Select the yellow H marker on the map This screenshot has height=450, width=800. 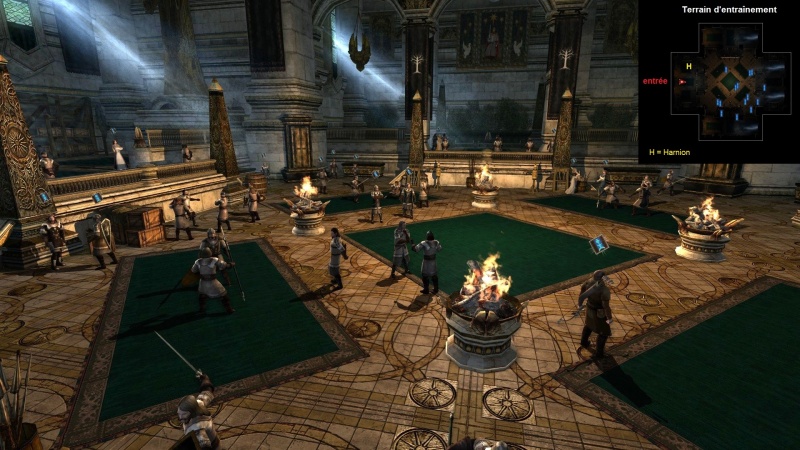tap(688, 67)
